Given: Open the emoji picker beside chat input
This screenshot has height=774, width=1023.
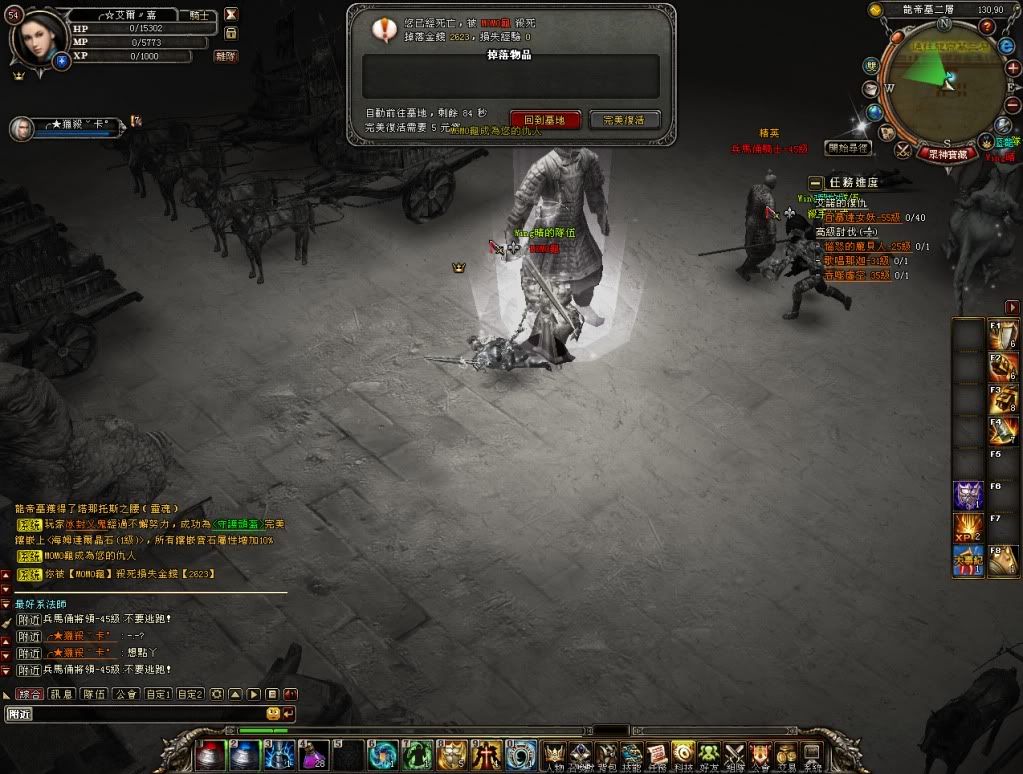Looking at the screenshot, I should [x=273, y=713].
